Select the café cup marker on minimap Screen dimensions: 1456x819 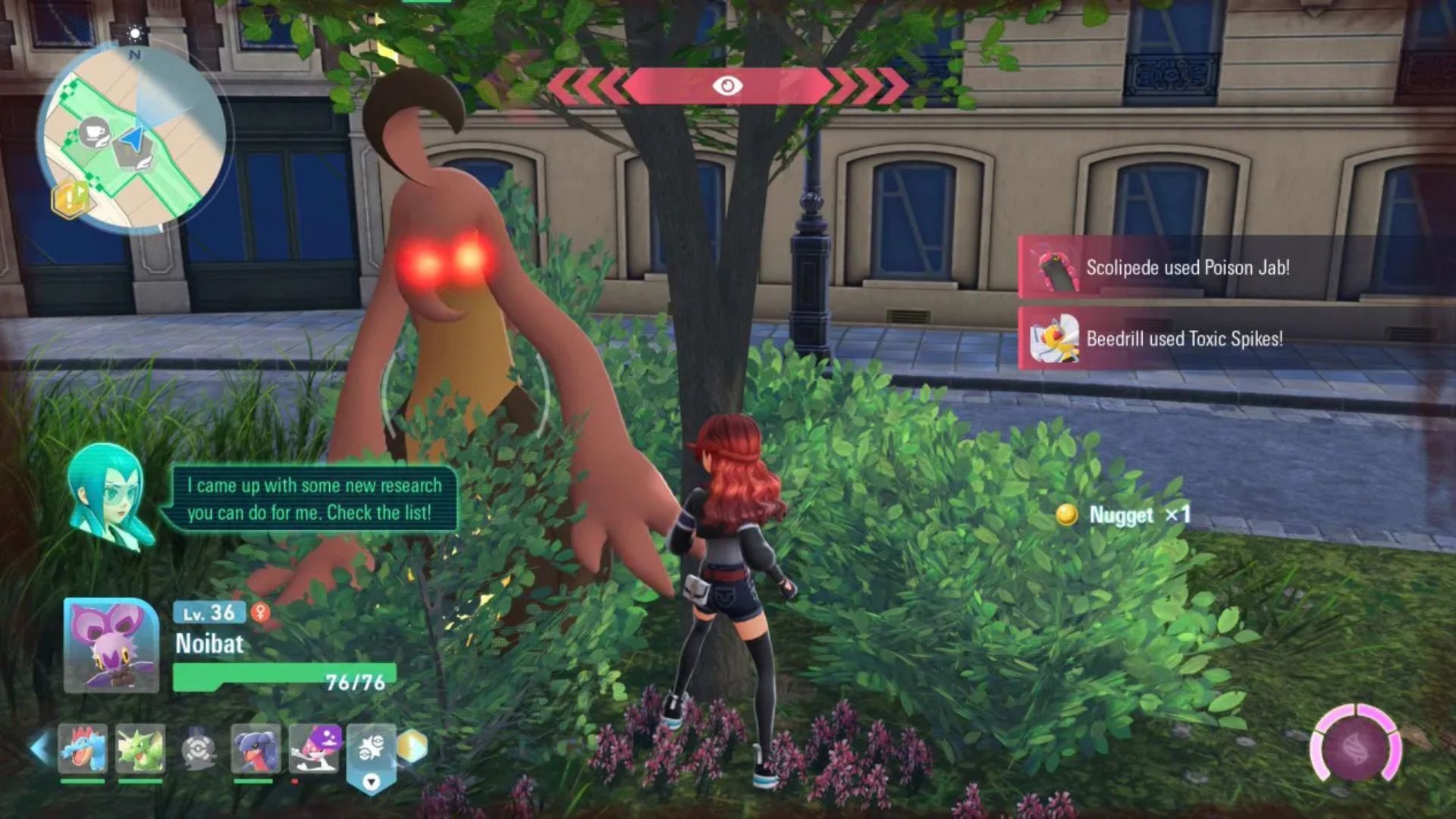(x=94, y=133)
